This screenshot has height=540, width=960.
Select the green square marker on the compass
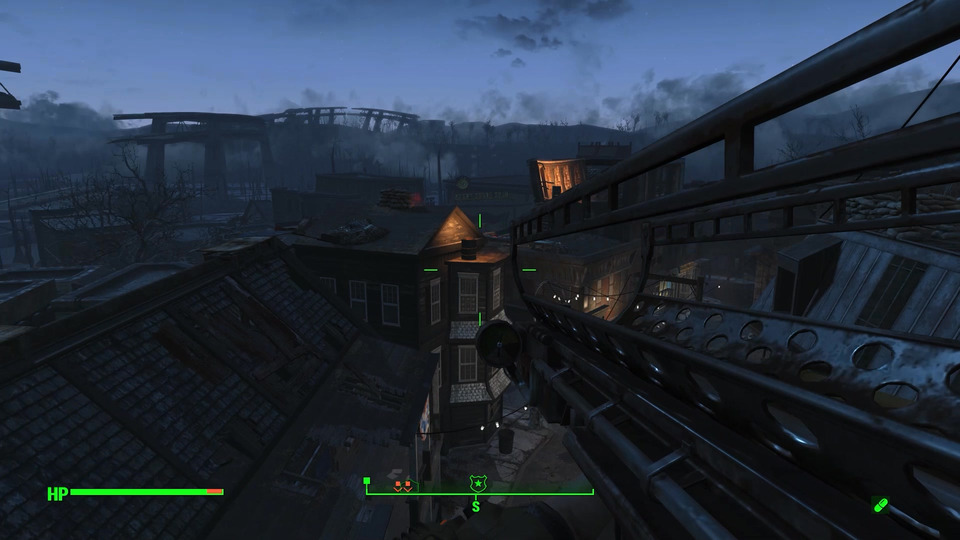point(367,481)
